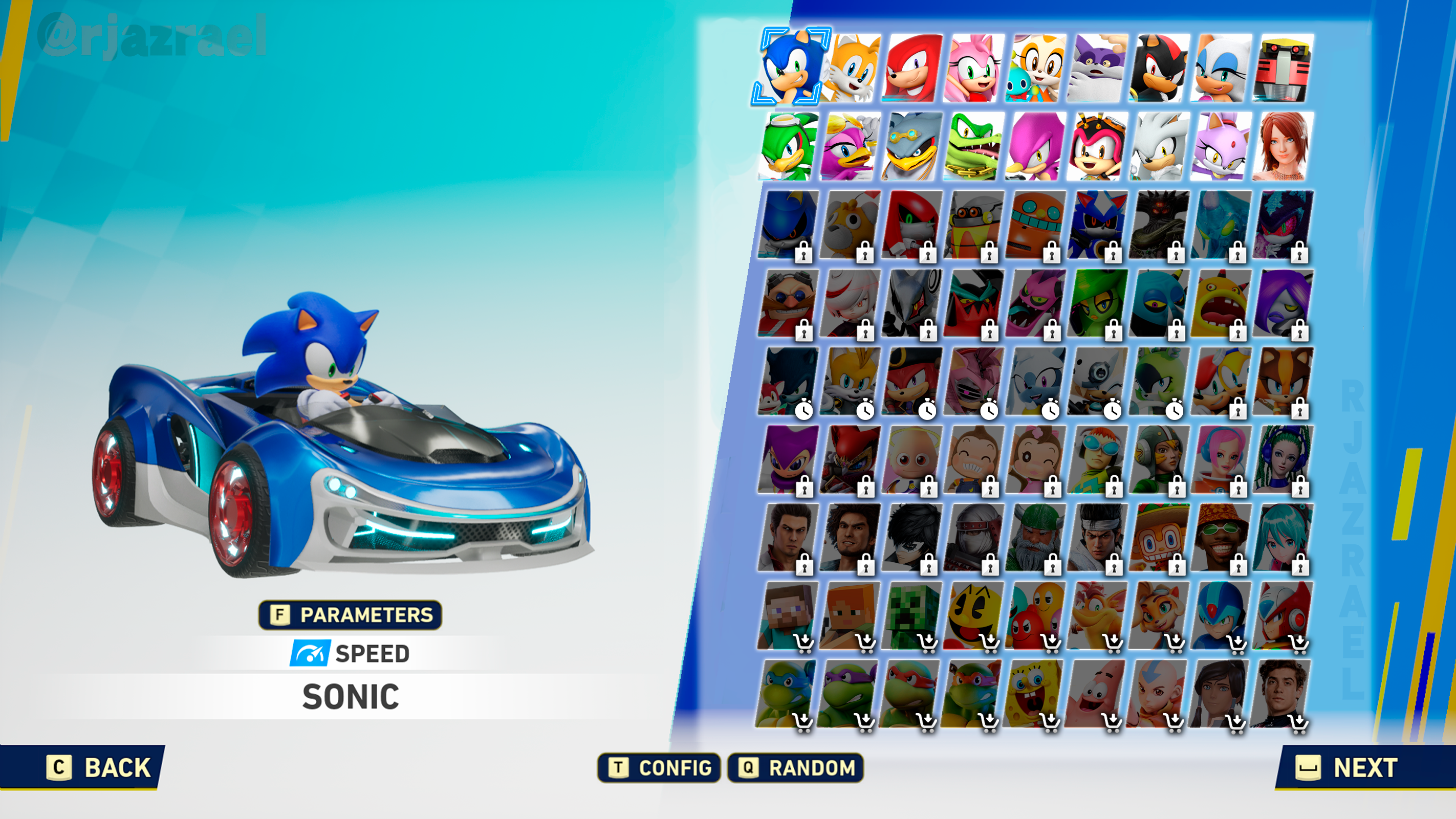Open the Config menu

point(659,768)
